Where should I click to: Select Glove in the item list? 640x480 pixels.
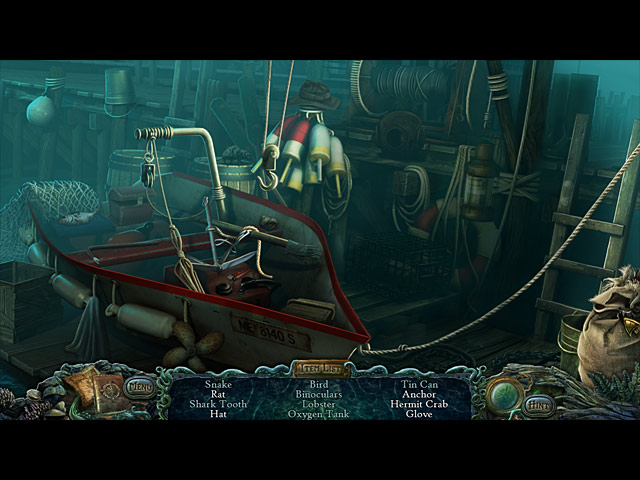pos(420,414)
